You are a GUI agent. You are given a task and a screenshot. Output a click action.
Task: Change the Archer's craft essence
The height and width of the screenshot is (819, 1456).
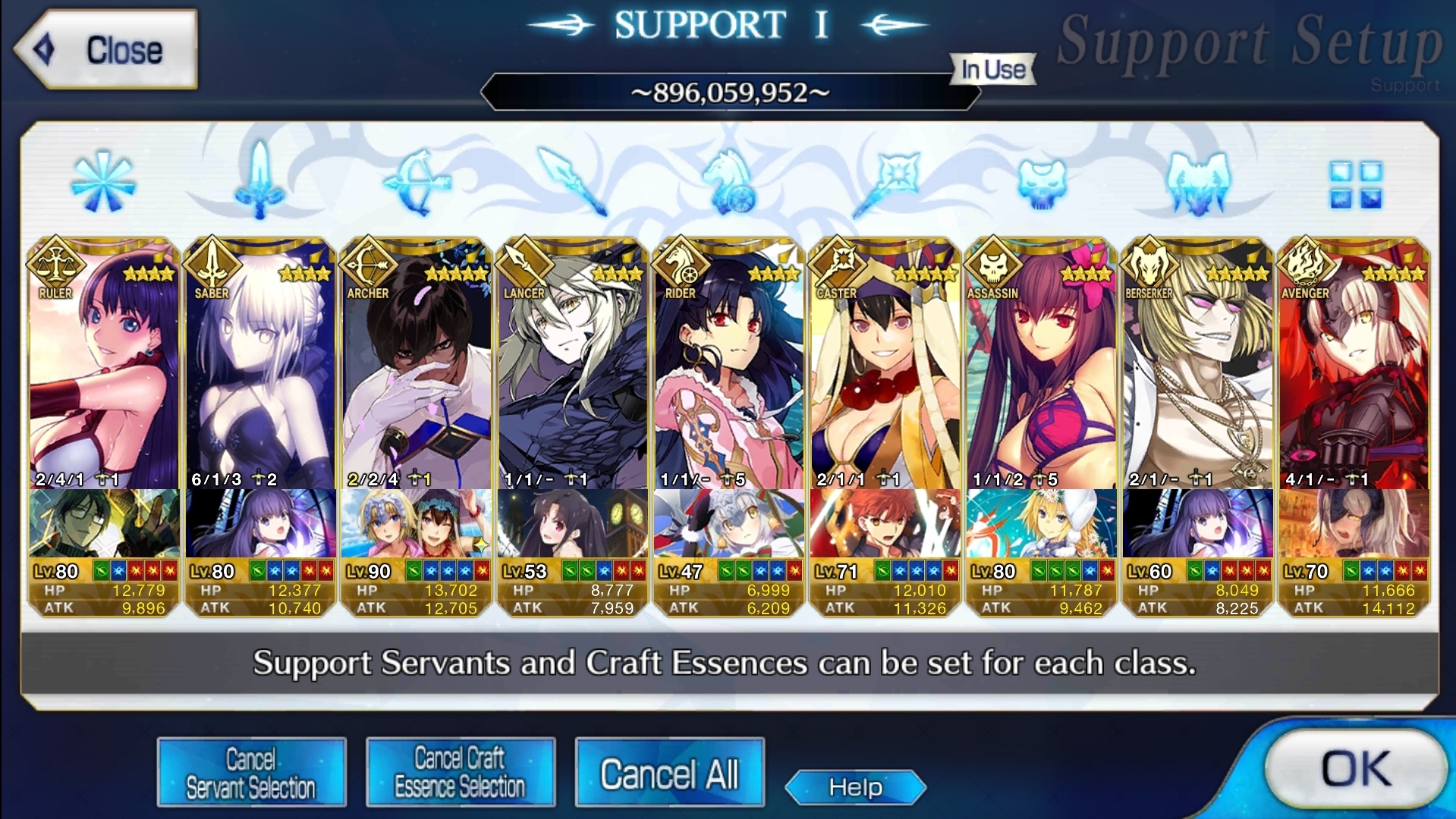point(417,523)
